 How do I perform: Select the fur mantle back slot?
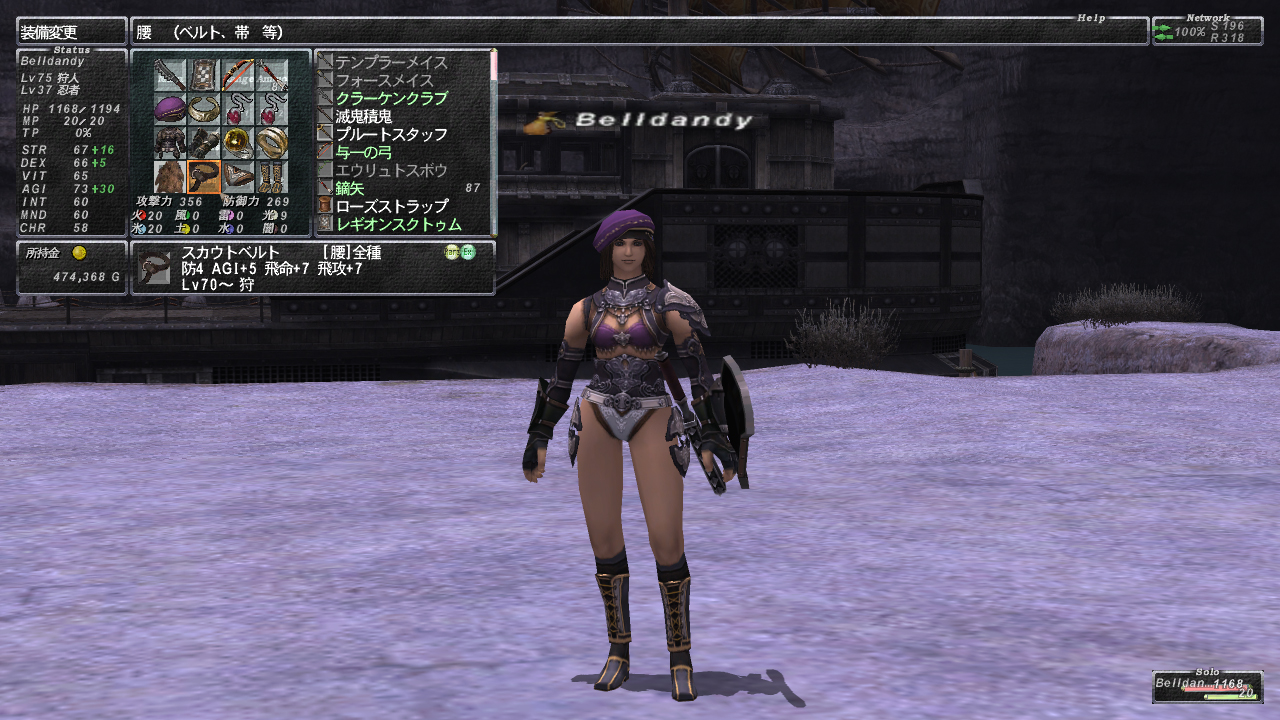(x=170, y=177)
